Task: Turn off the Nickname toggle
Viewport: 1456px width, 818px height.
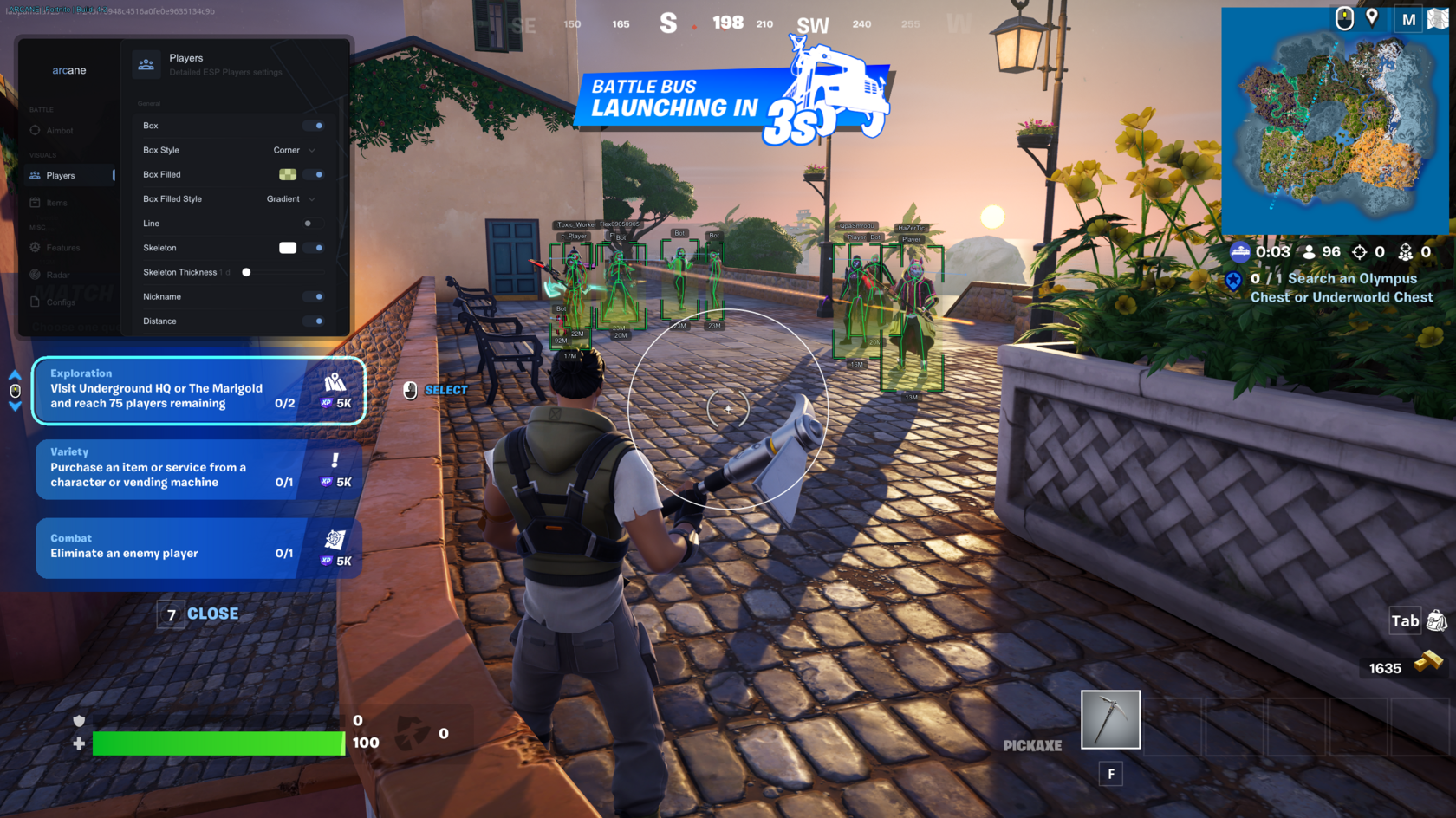Action: click(x=314, y=296)
